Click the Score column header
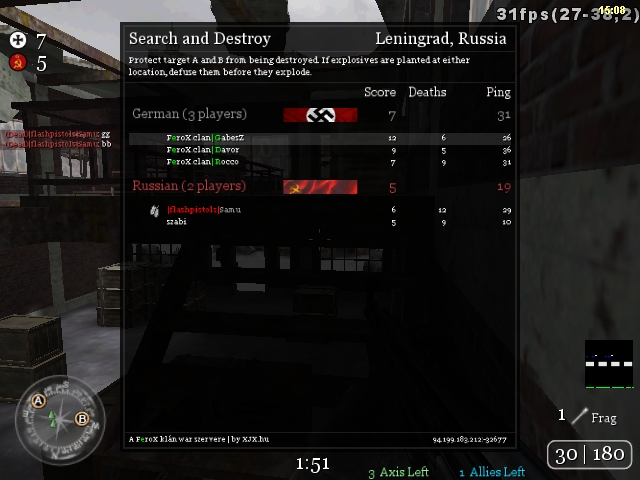Viewport: 640px width, 480px height. 379,92
